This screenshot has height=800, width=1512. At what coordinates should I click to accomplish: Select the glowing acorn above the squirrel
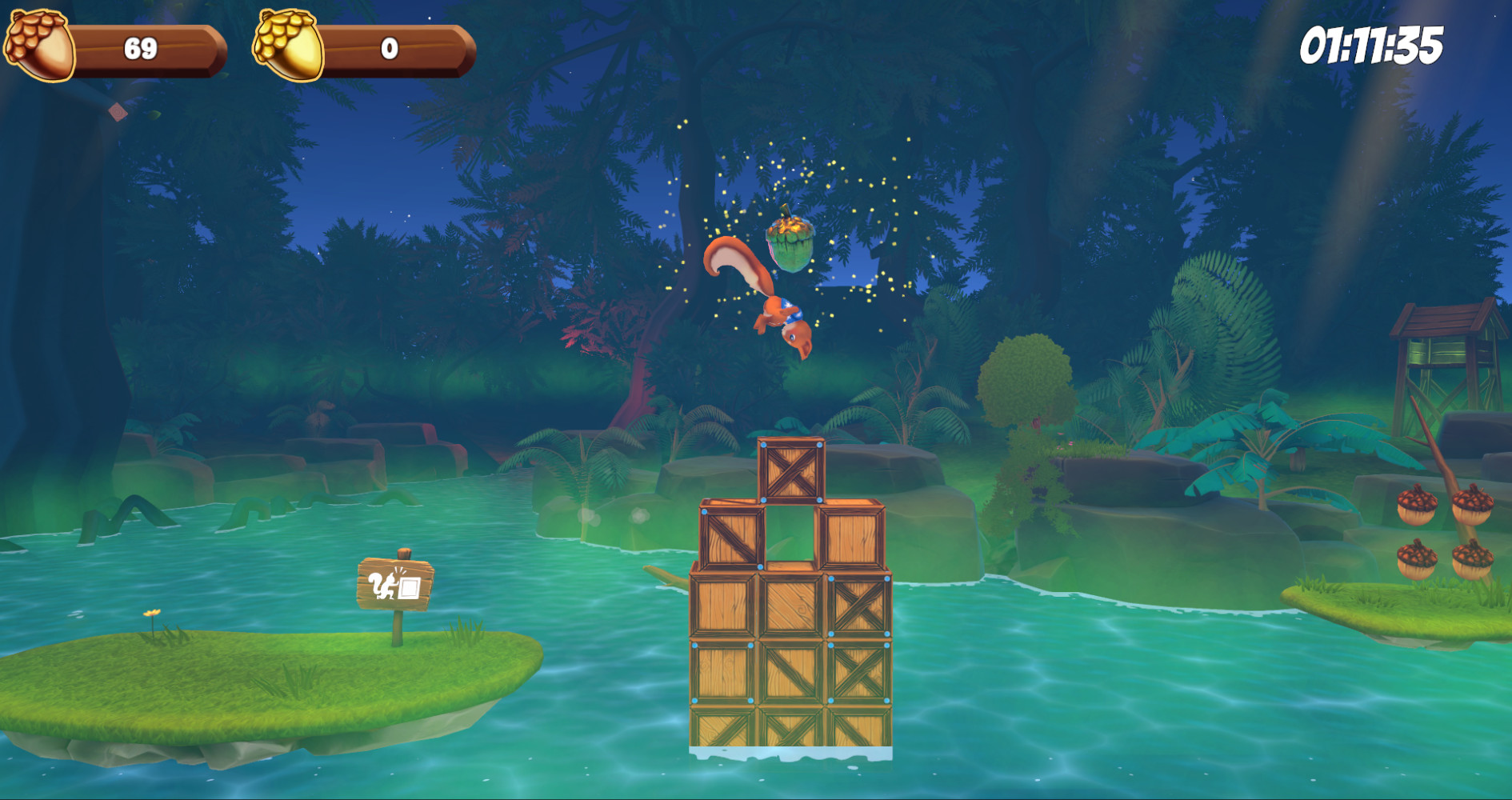790,241
